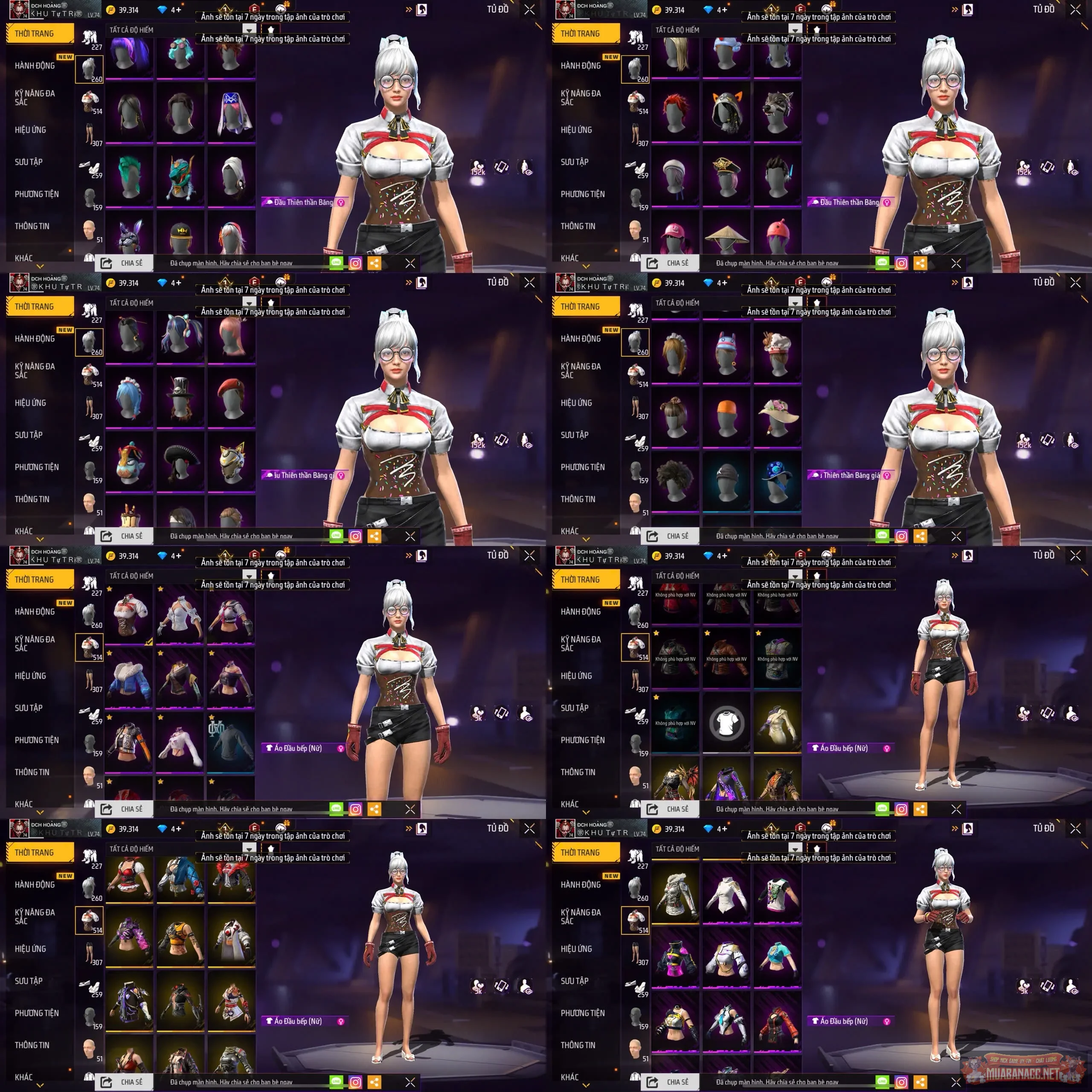Screen dimensions: 1092x1092
Task: Click the gold coin balance icon showing 39.314
Action: tap(112, 10)
